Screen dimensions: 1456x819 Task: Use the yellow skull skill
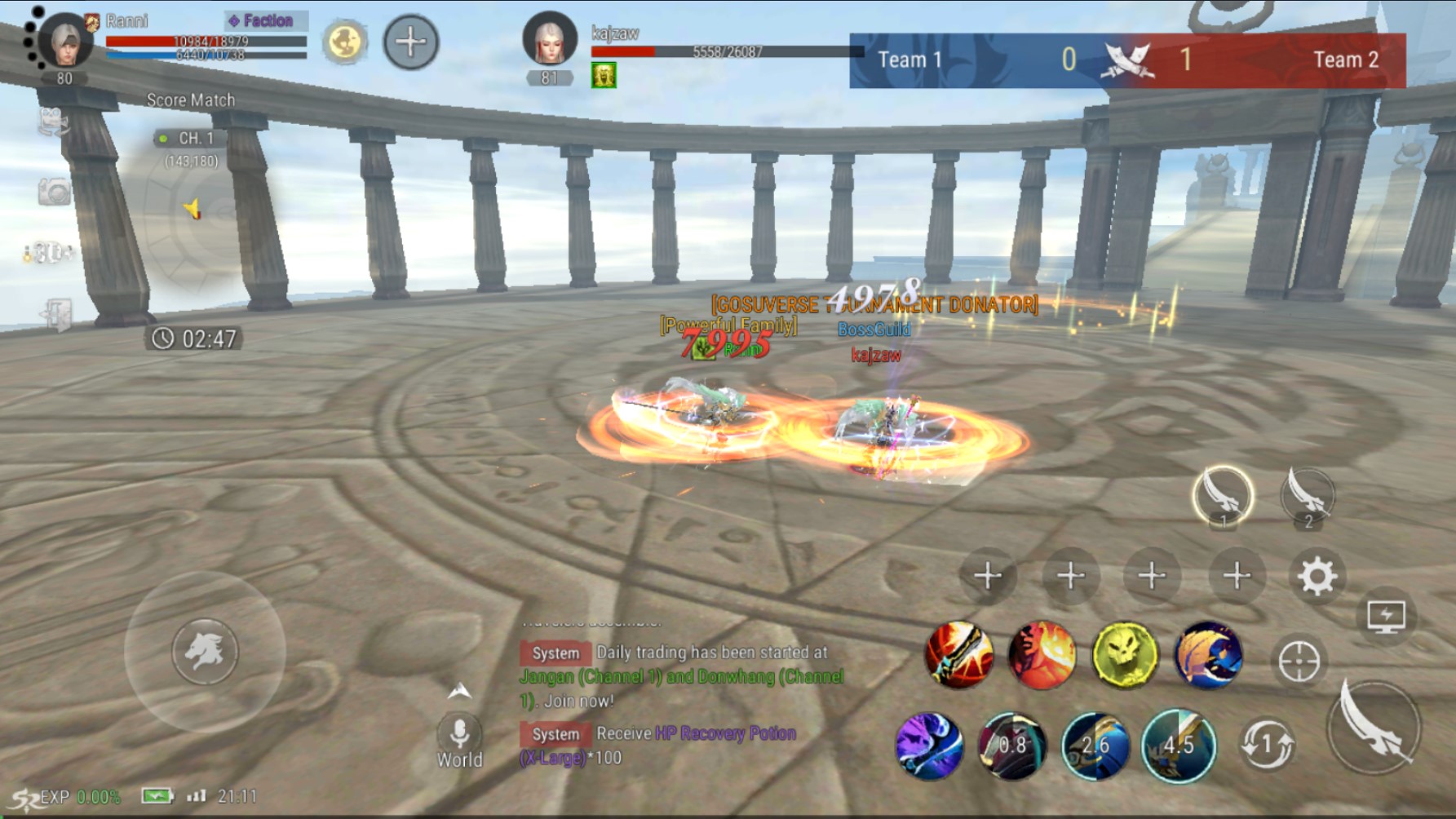coord(1125,655)
